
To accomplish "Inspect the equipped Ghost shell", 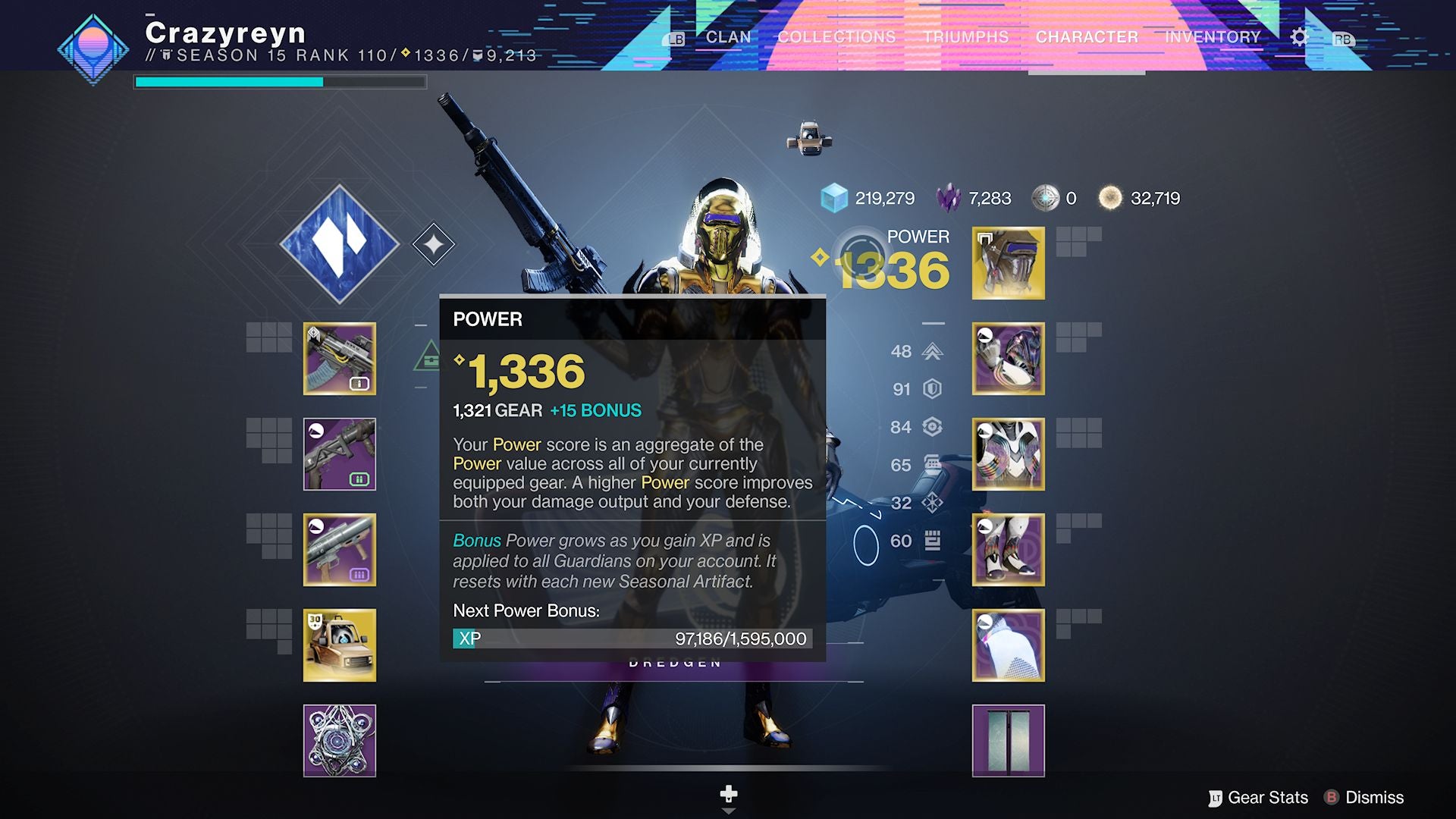I will [x=340, y=741].
